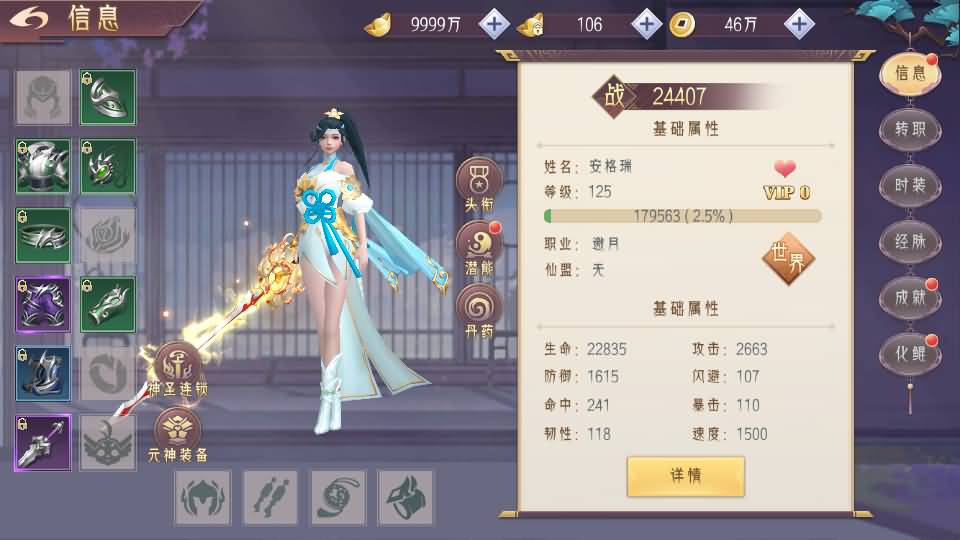The height and width of the screenshot is (540, 960).
Task: Show the 成就 achievements tab
Action: click(x=909, y=297)
